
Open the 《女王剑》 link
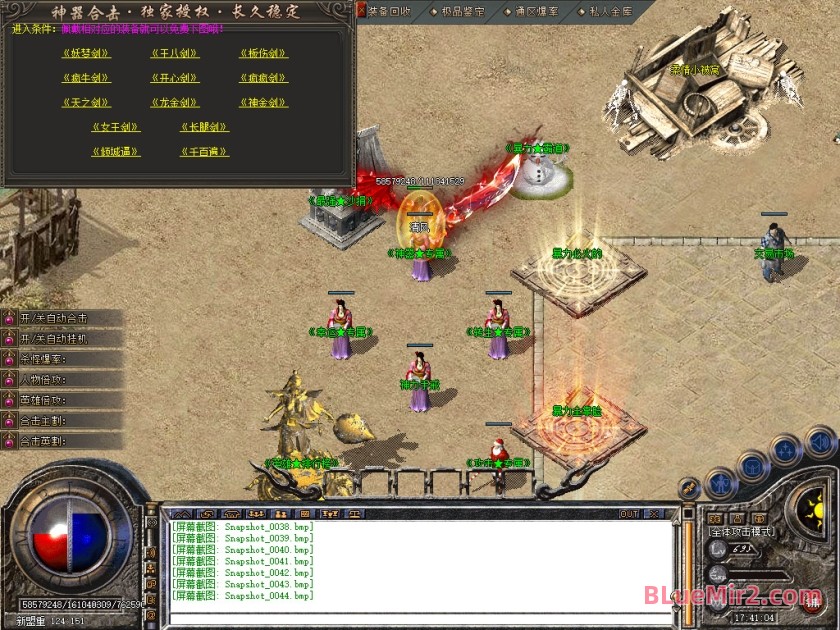pyautogui.click(x=116, y=128)
